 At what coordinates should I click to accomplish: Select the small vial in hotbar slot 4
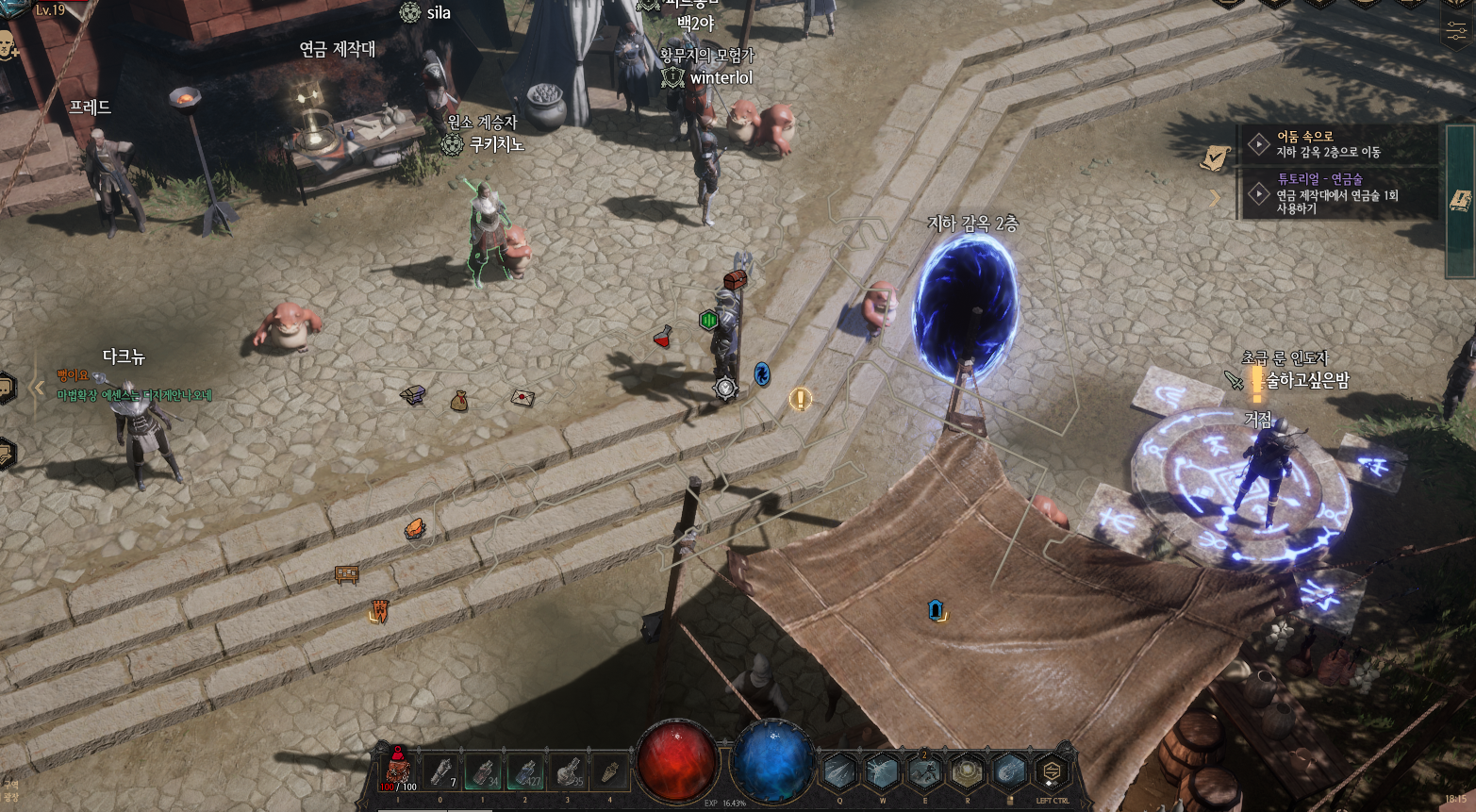click(x=609, y=771)
